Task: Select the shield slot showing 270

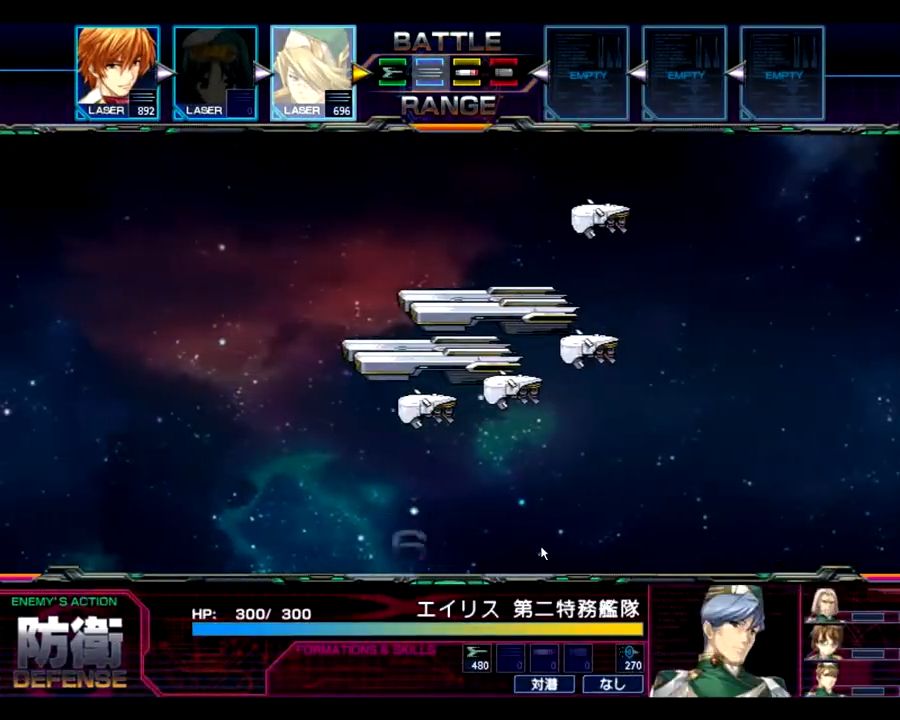Action: (630, 658)
